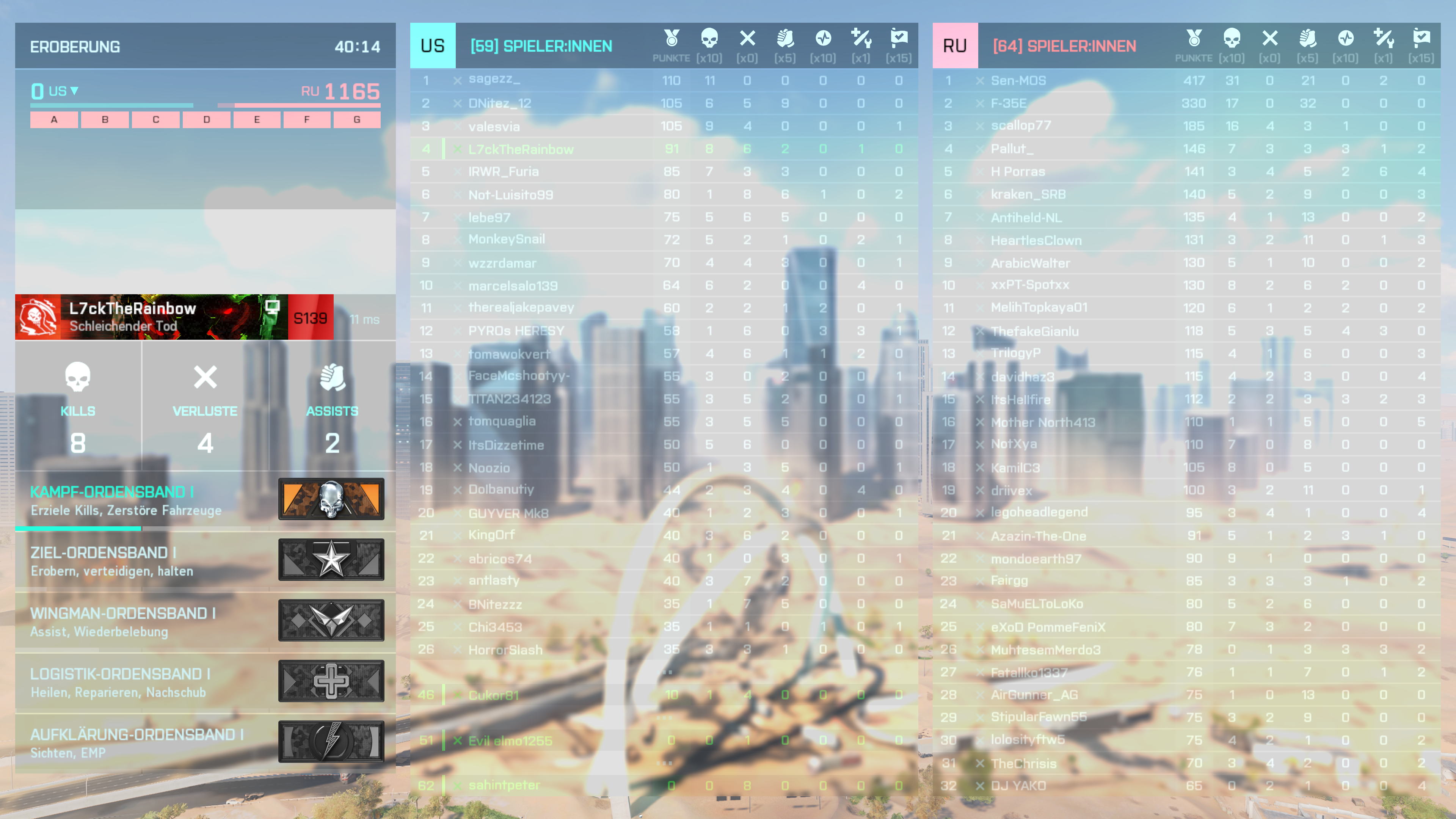Image resolution: width=1456 pixels, height=819 pixels.
Task: Click the skull kills column icon on US scoreboard
Action: 710,38
